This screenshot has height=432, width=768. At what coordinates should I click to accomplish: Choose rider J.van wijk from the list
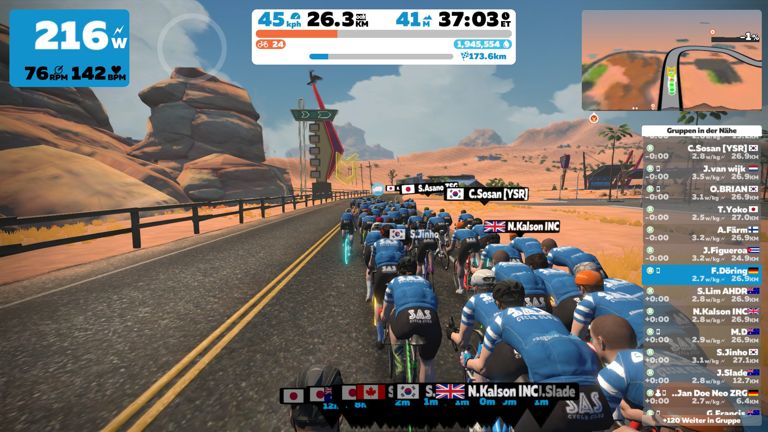(x=704, y=172)
